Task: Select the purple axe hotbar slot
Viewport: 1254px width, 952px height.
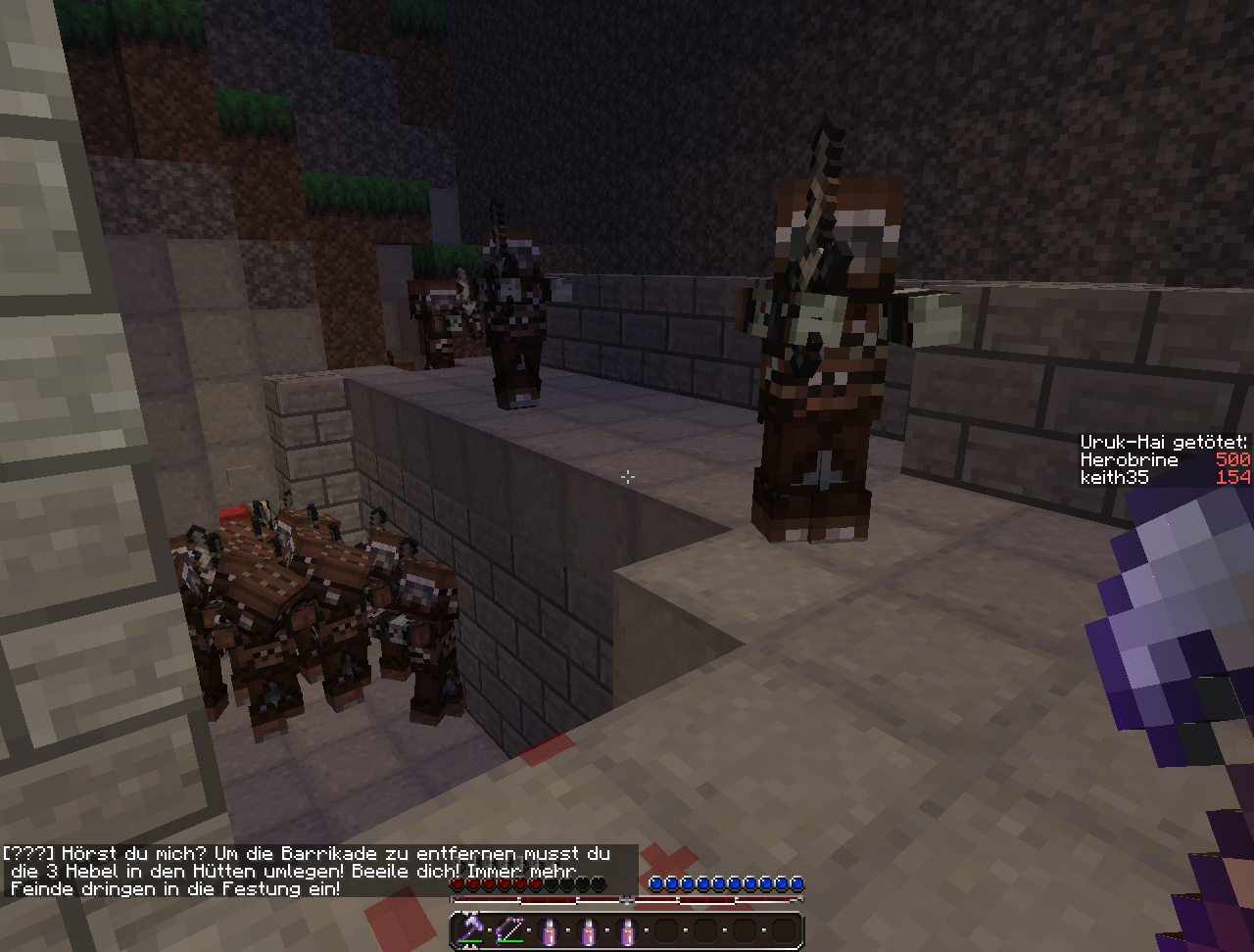Action: [471, 930]
